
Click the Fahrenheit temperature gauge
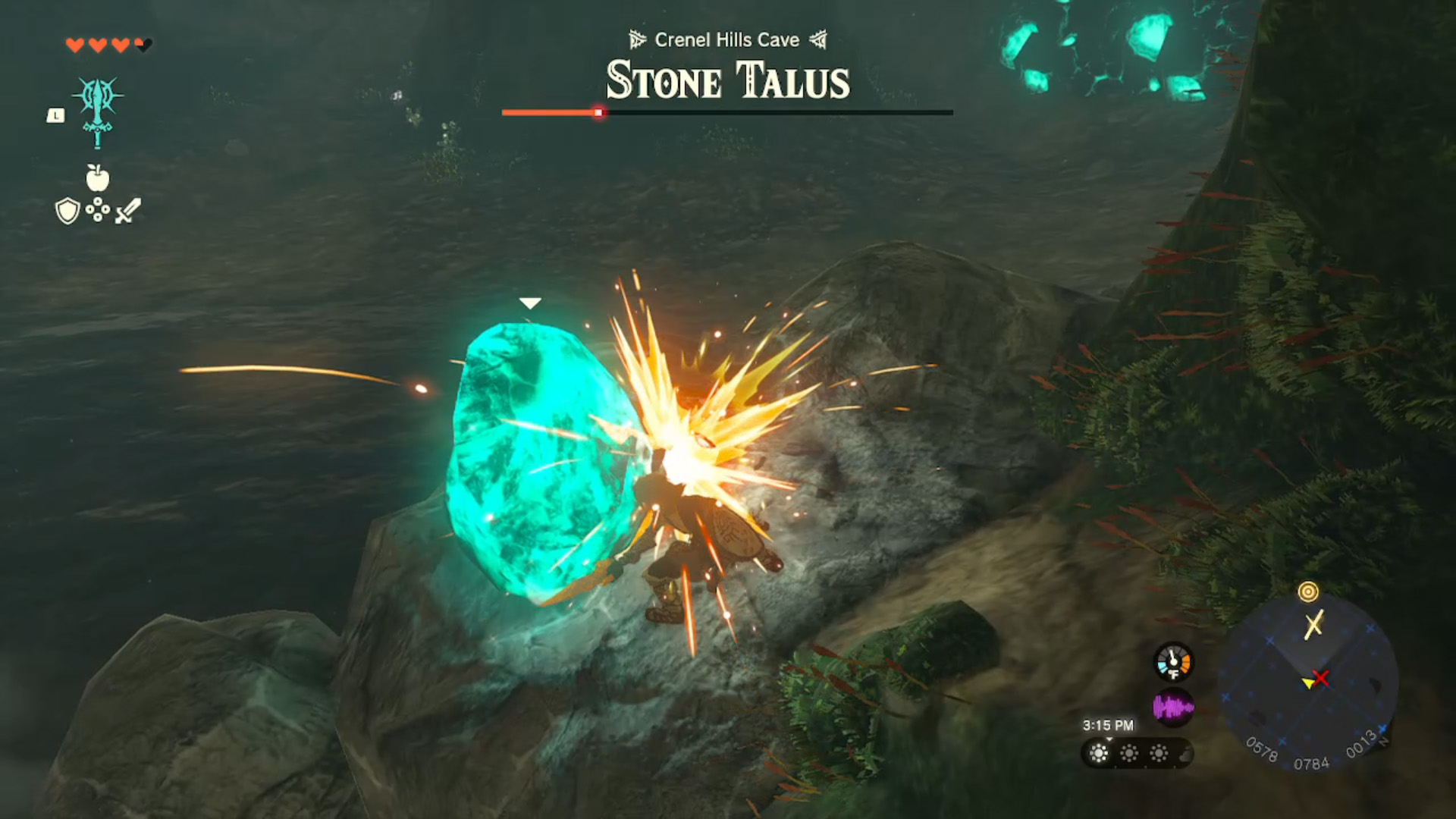pyautogui.click(x=1174, y=661)
